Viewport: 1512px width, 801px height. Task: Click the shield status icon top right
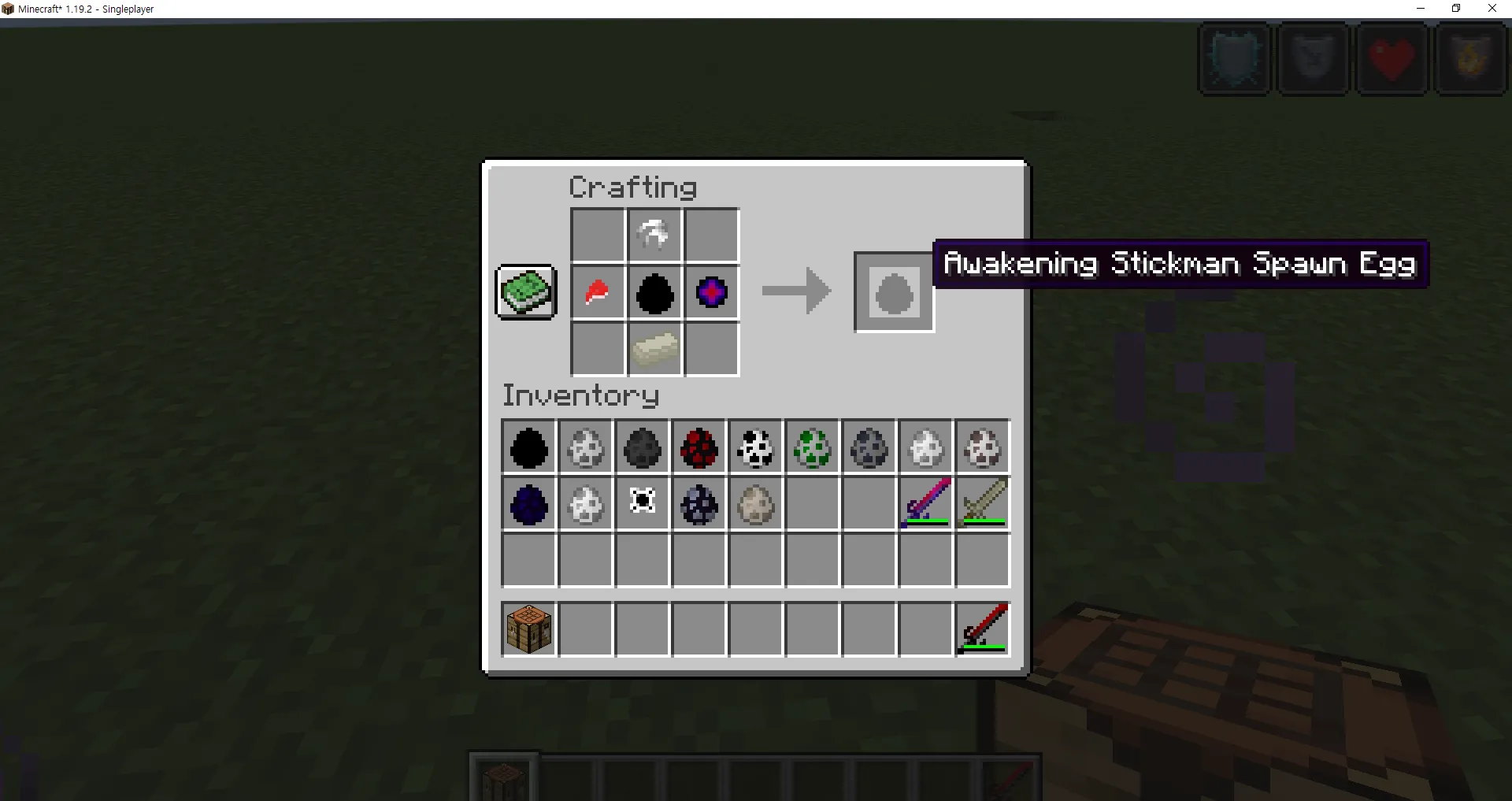pos(1233,59)
